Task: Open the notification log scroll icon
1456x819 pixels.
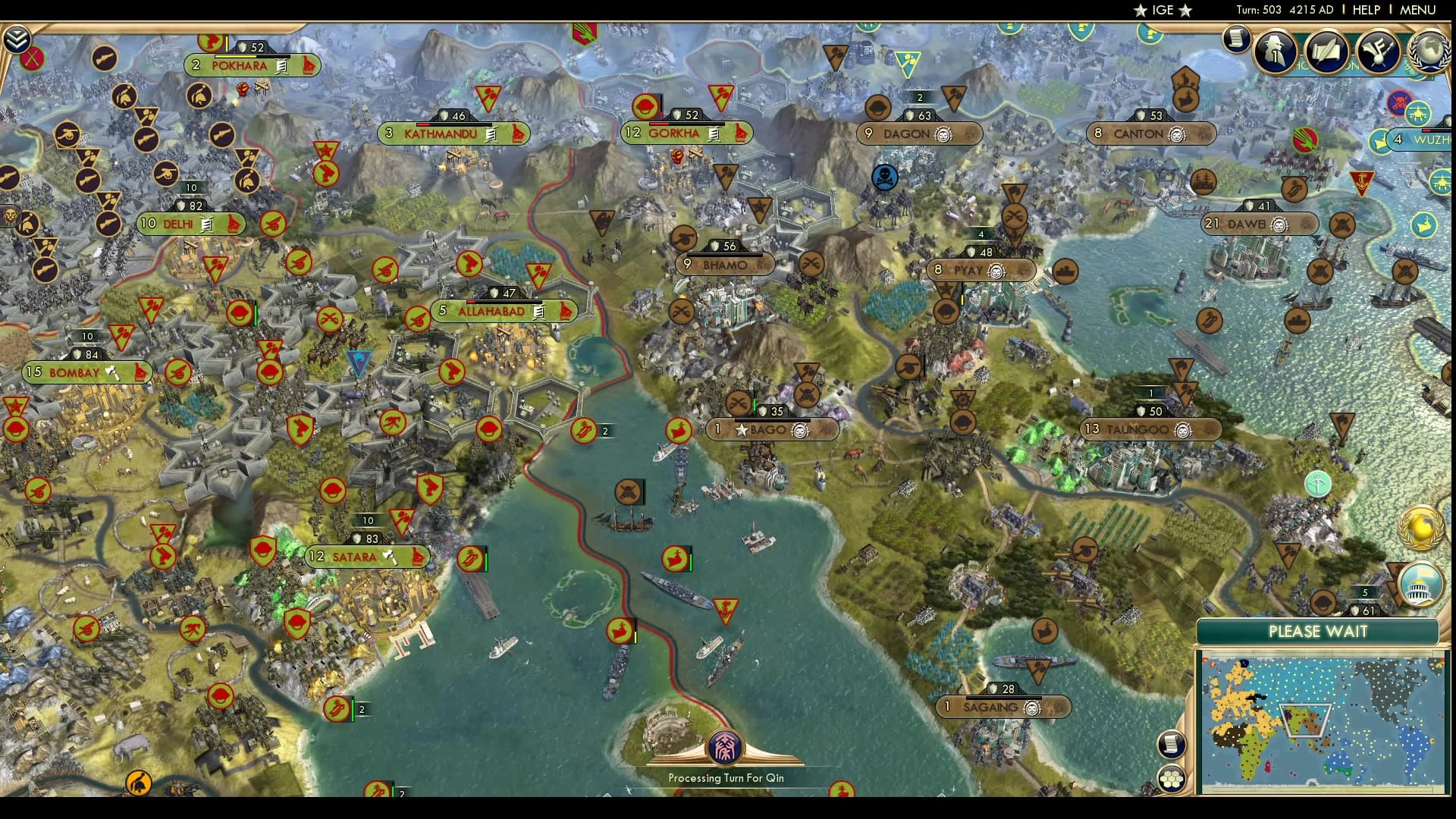Action: coord(1238,39)
